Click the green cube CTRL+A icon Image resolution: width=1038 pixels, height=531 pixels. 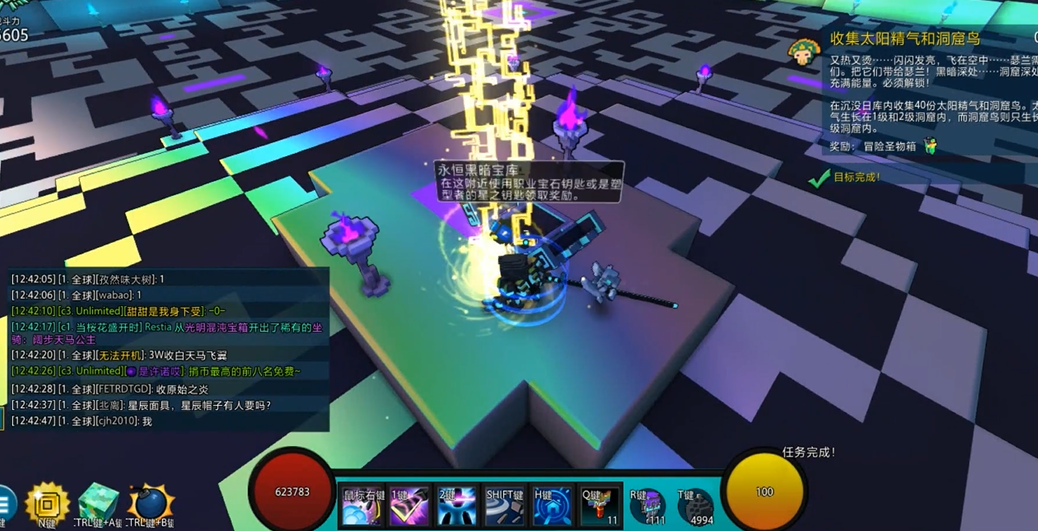98,505
